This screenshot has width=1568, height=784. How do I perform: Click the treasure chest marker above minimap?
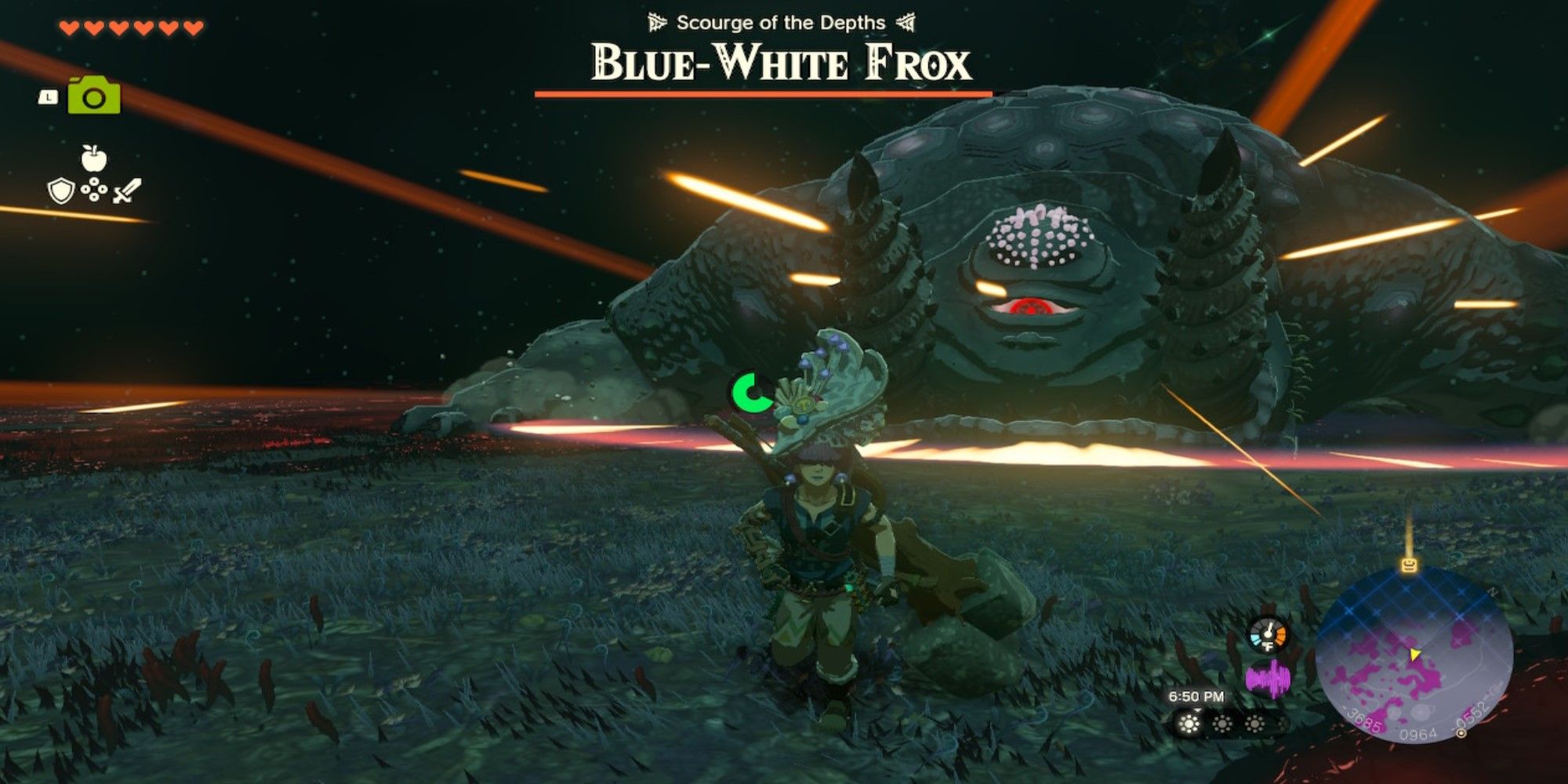(x=1409, y=564)
